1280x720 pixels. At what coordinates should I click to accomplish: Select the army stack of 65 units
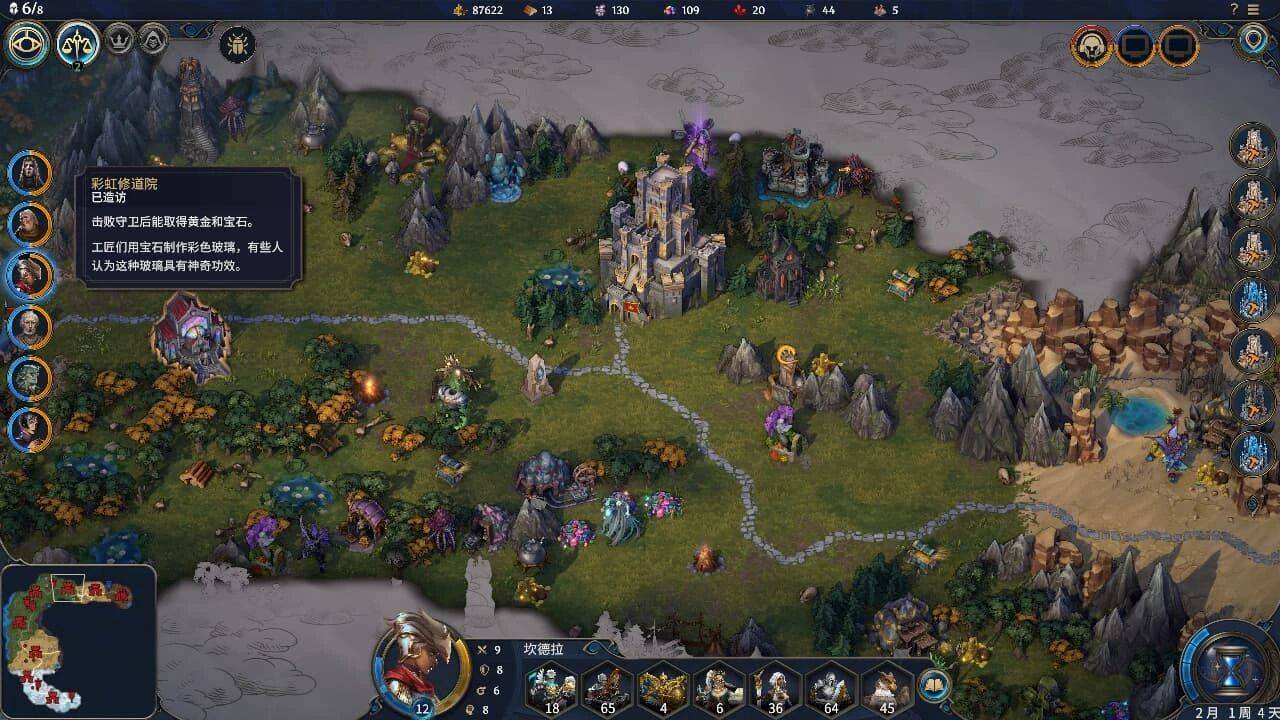pos(608,686)
